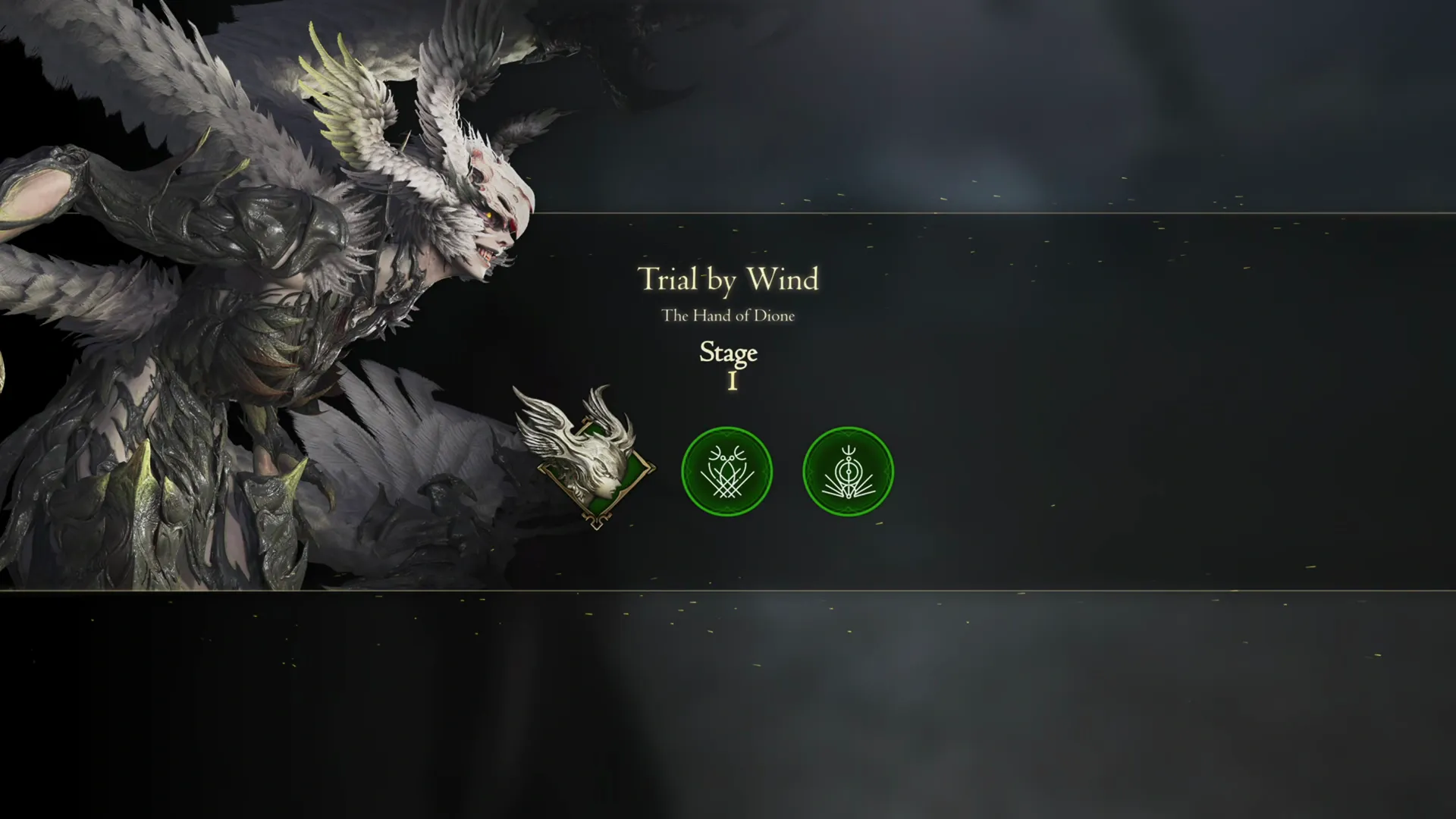The image size is (1456, 819).
Task: Click the green center of the right medallion
Action: pyautogui.click(x=848, y=471)
